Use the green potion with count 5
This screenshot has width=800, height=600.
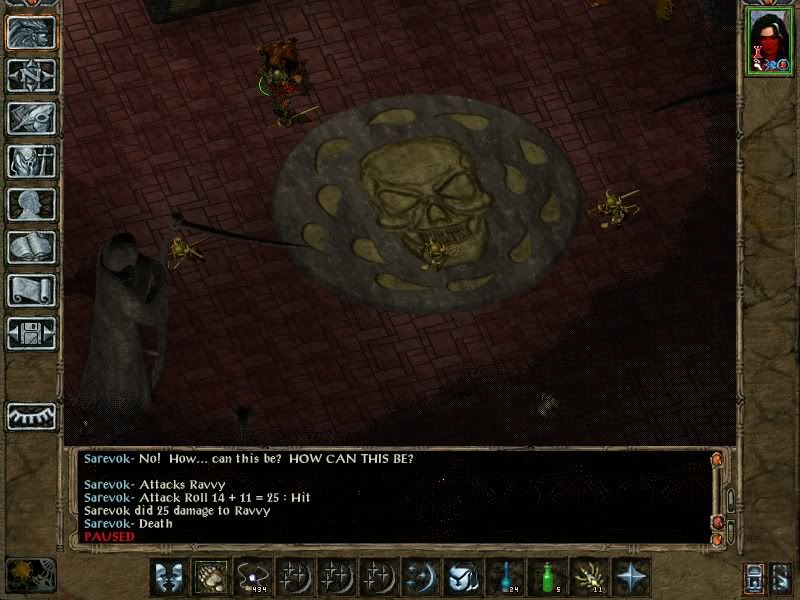tap(546, 577)
